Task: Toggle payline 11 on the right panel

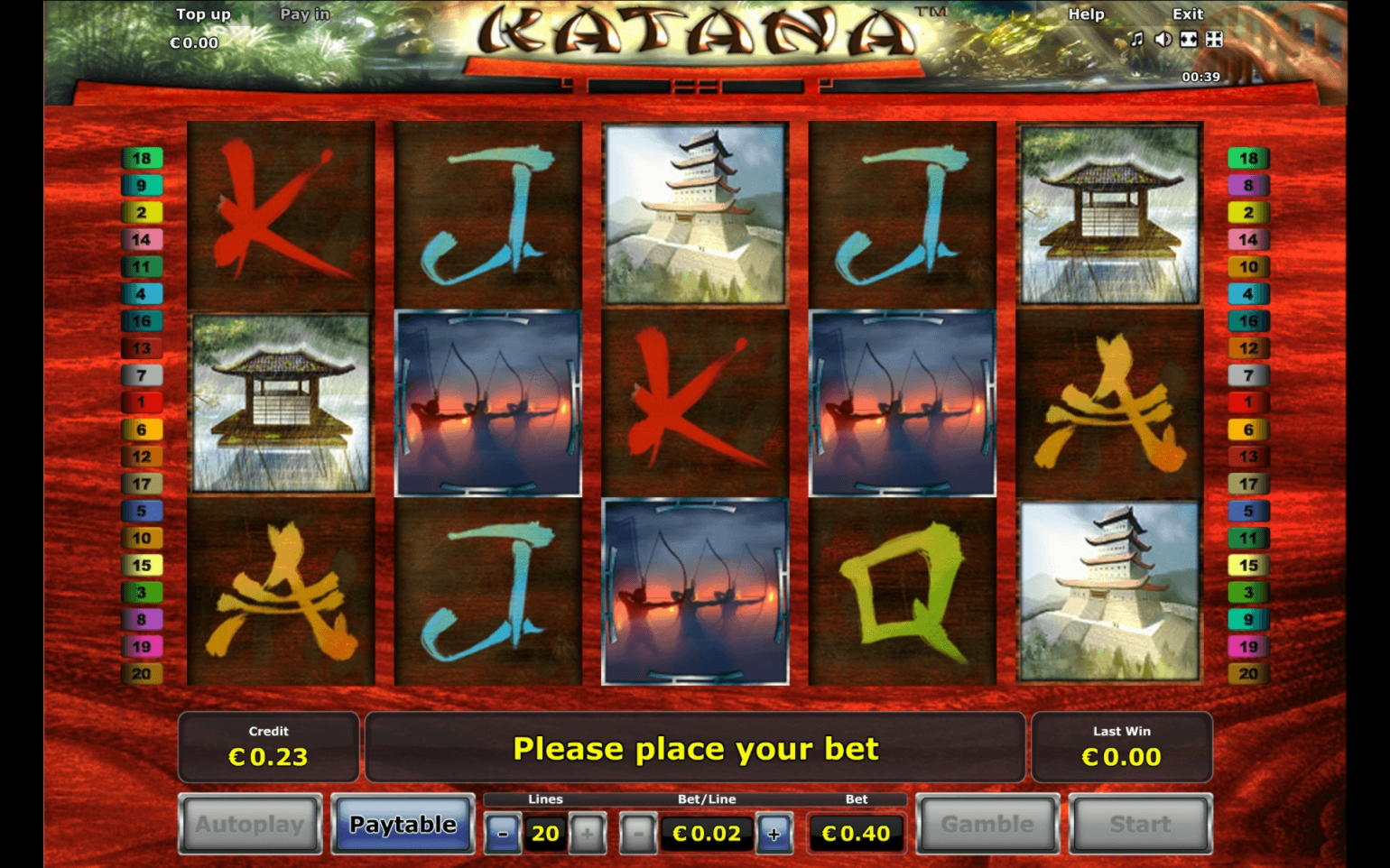Action: 1249,538
